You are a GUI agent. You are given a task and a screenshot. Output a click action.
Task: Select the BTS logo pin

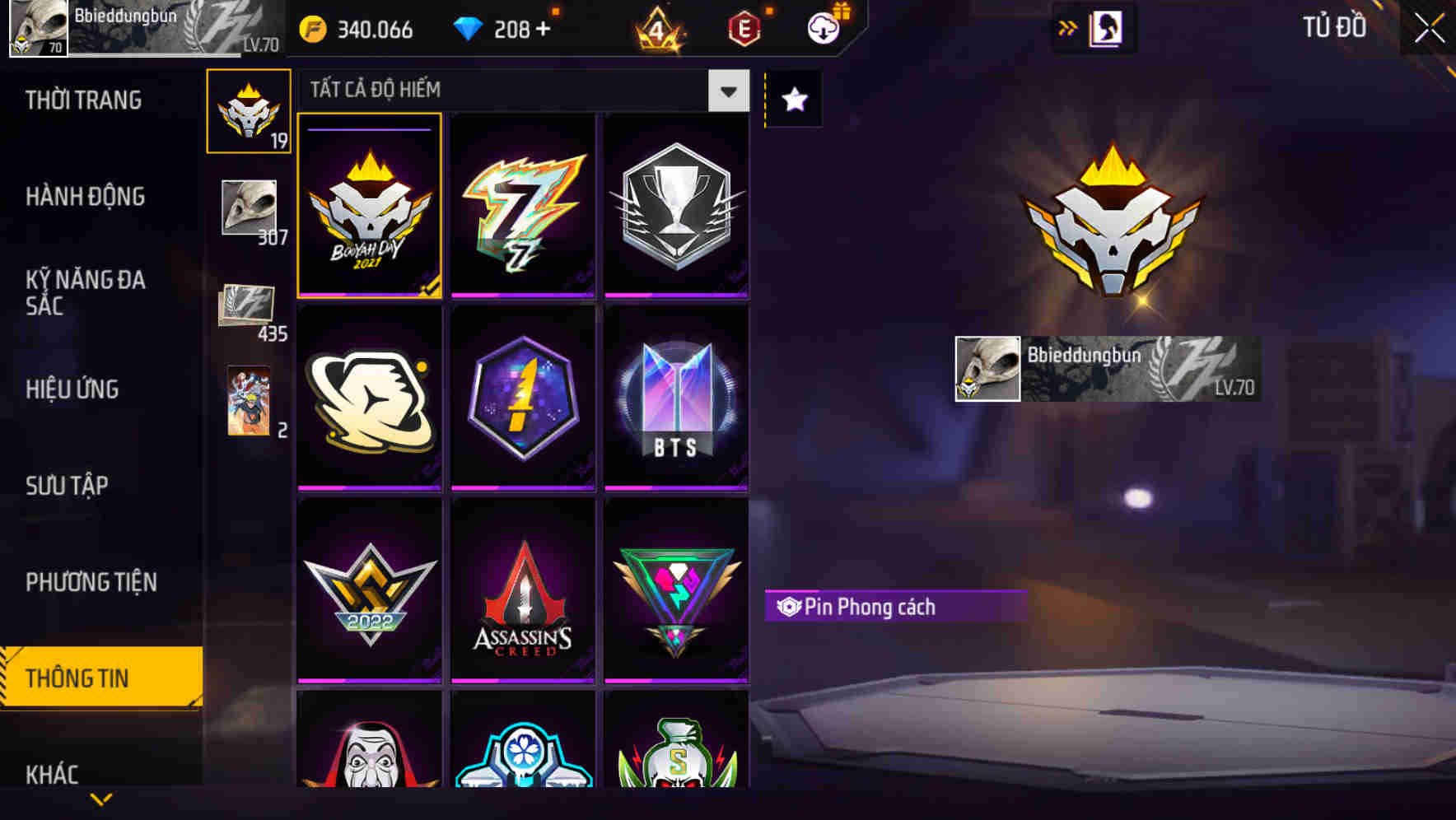[x=677, y=400]
